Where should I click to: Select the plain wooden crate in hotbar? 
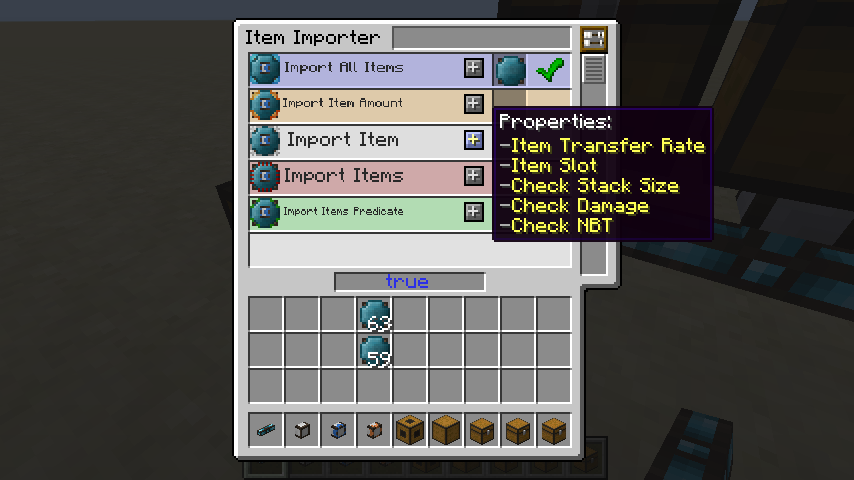click(446, 430)
